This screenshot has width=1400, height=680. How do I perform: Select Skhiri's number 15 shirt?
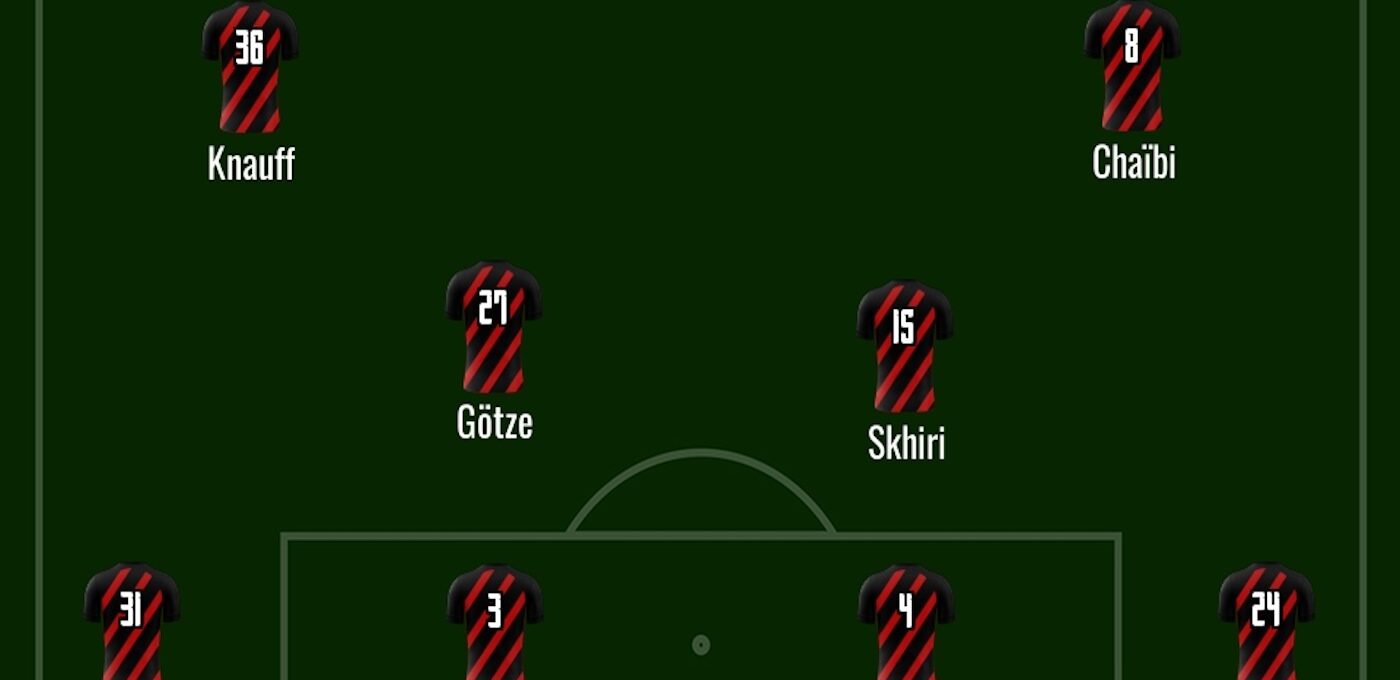(x=904, y=346)
